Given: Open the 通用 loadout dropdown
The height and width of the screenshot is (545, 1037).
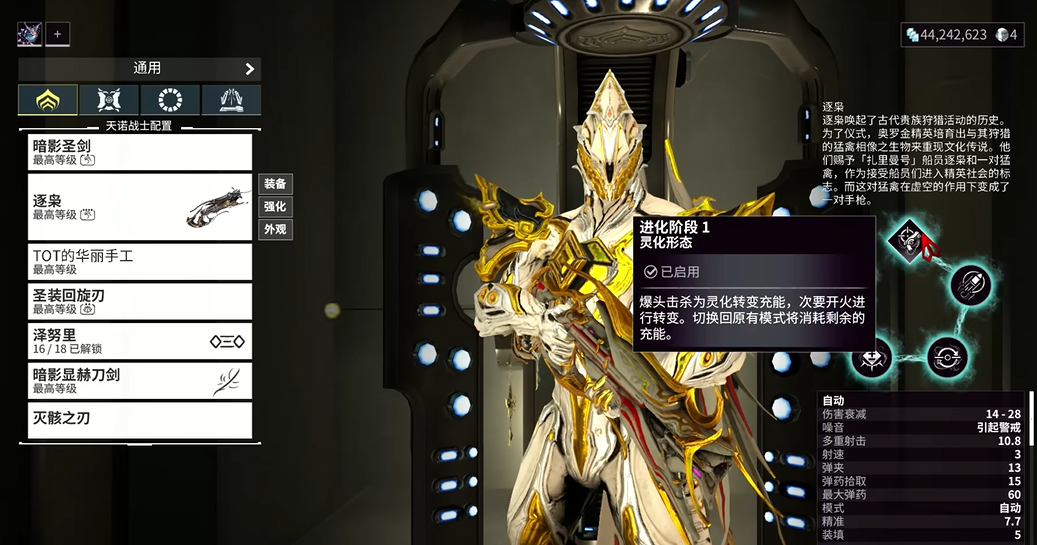Looking at the screenshot, I should pos(139,69).
